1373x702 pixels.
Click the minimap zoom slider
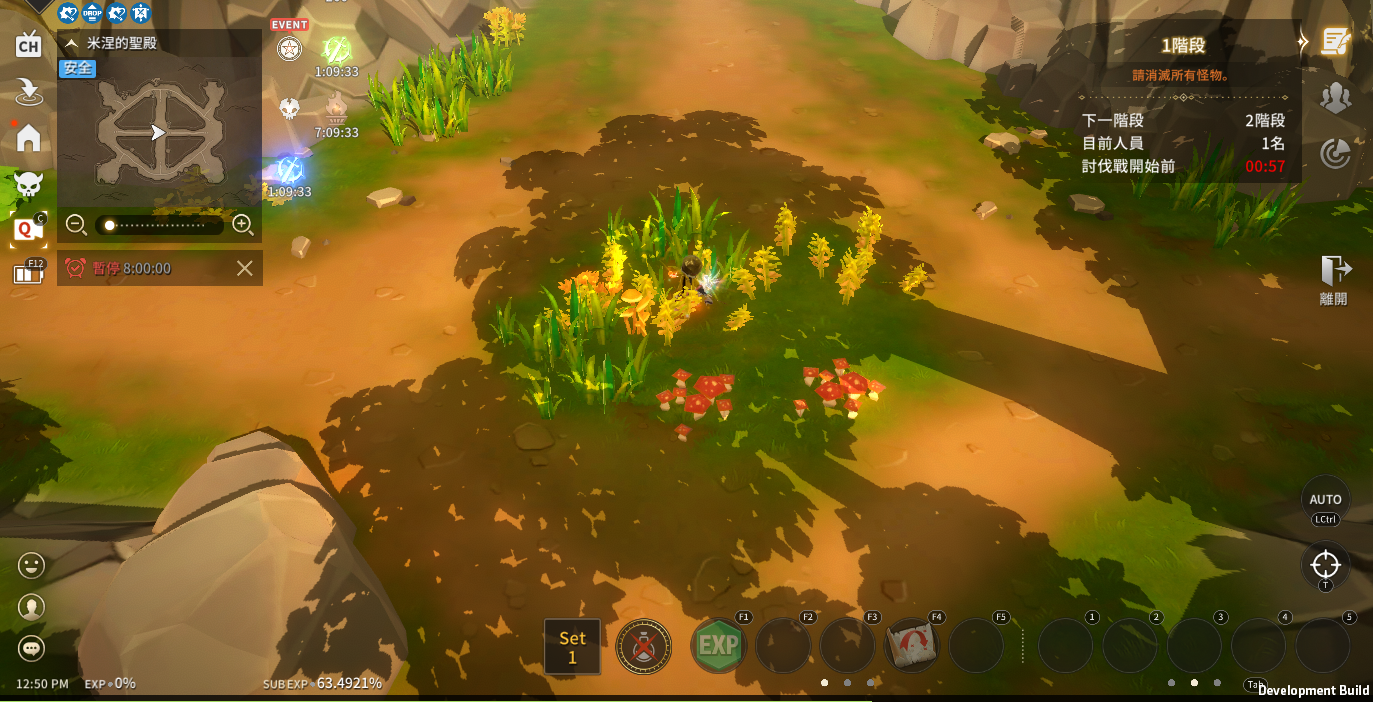[159, 226]
